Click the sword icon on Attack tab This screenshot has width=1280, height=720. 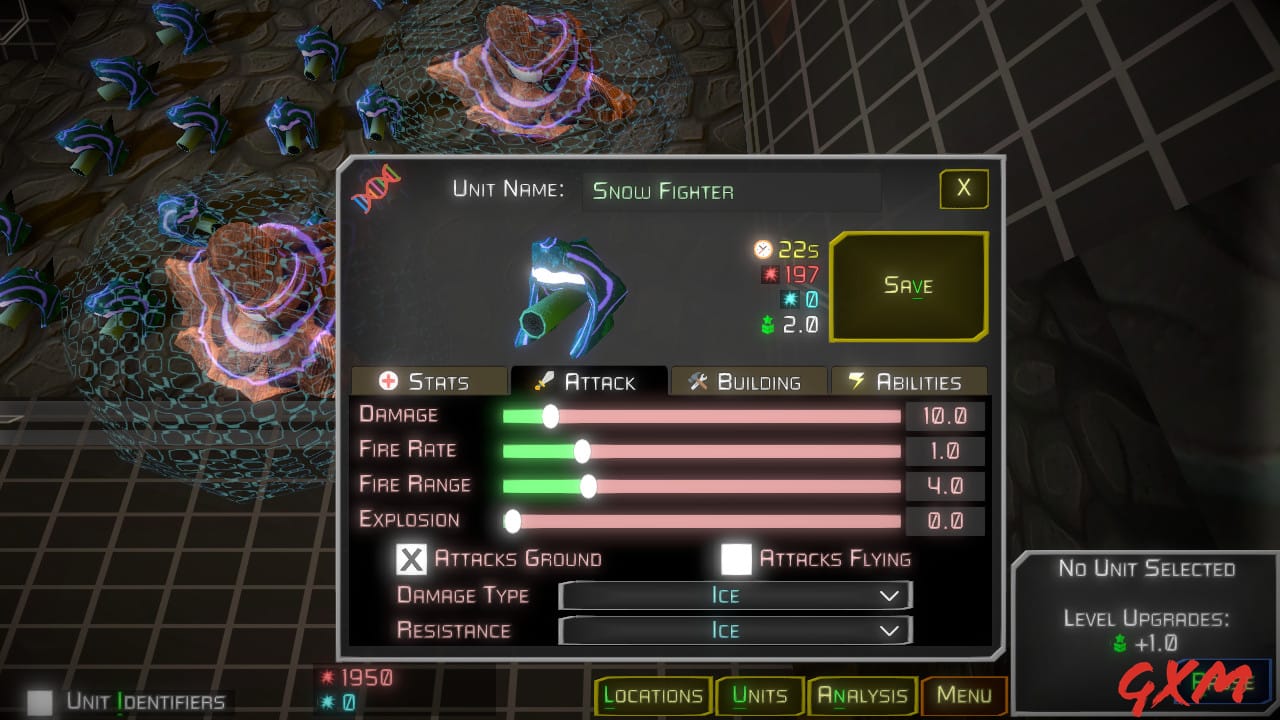click(545, 380)
